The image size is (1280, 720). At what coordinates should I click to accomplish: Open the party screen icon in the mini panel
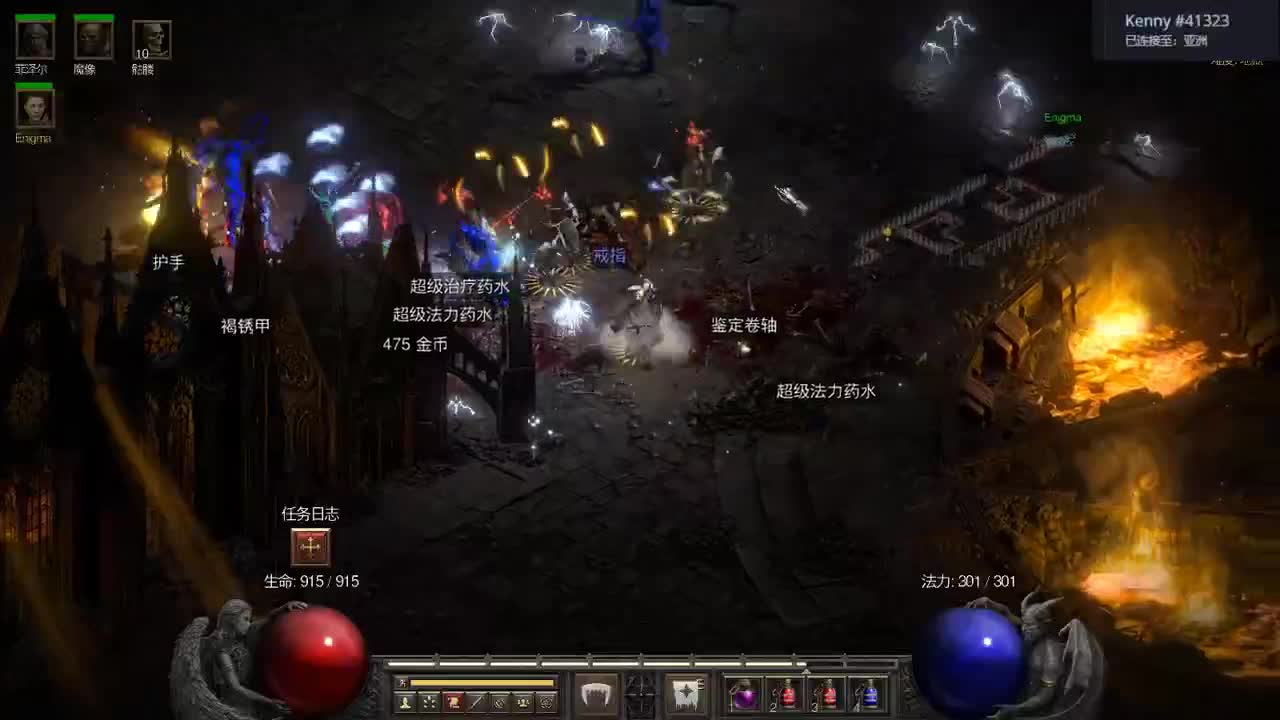(523, 703)
